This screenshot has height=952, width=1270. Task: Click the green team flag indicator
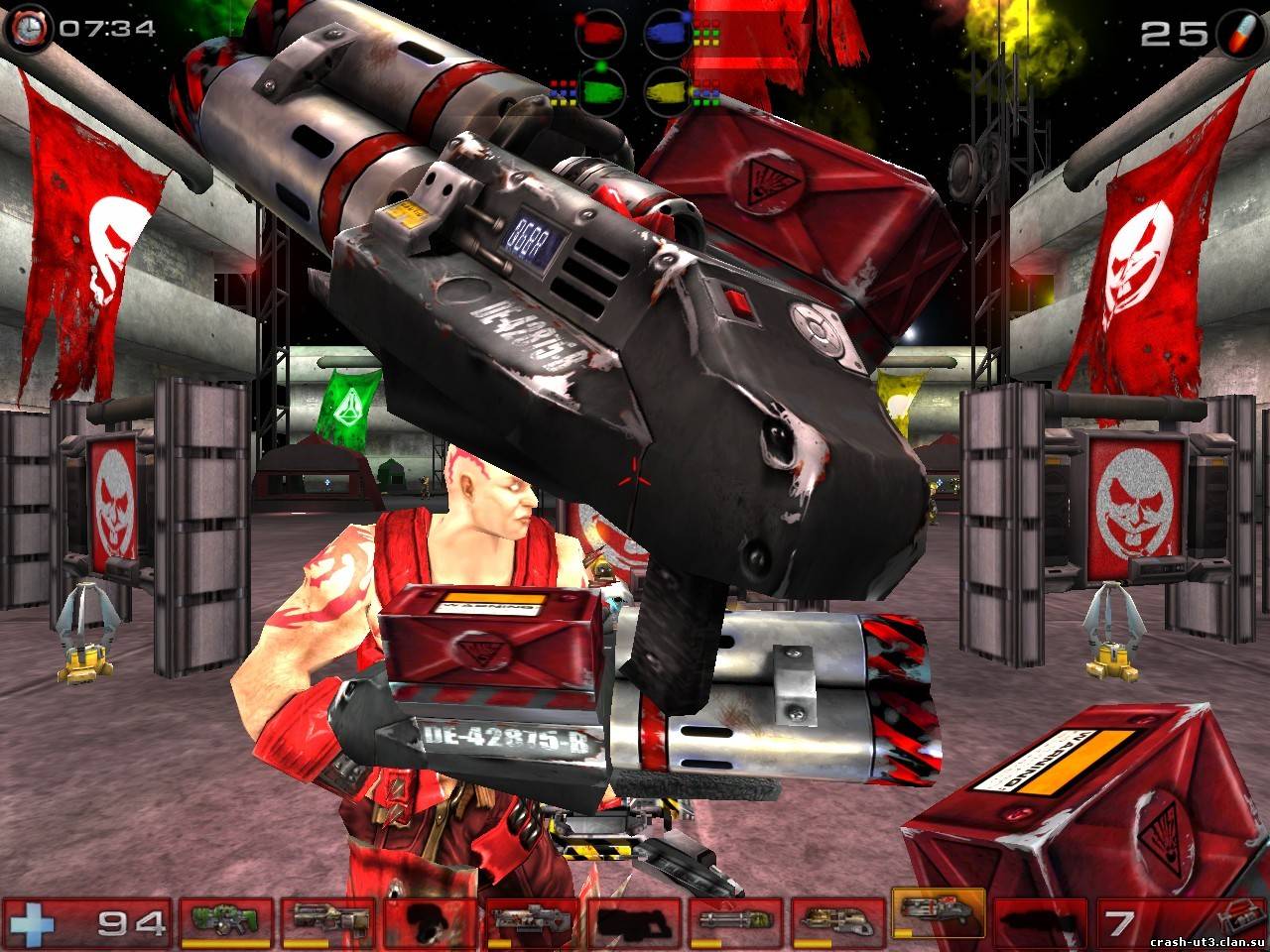pyautogui.click(x=601, y=90)
